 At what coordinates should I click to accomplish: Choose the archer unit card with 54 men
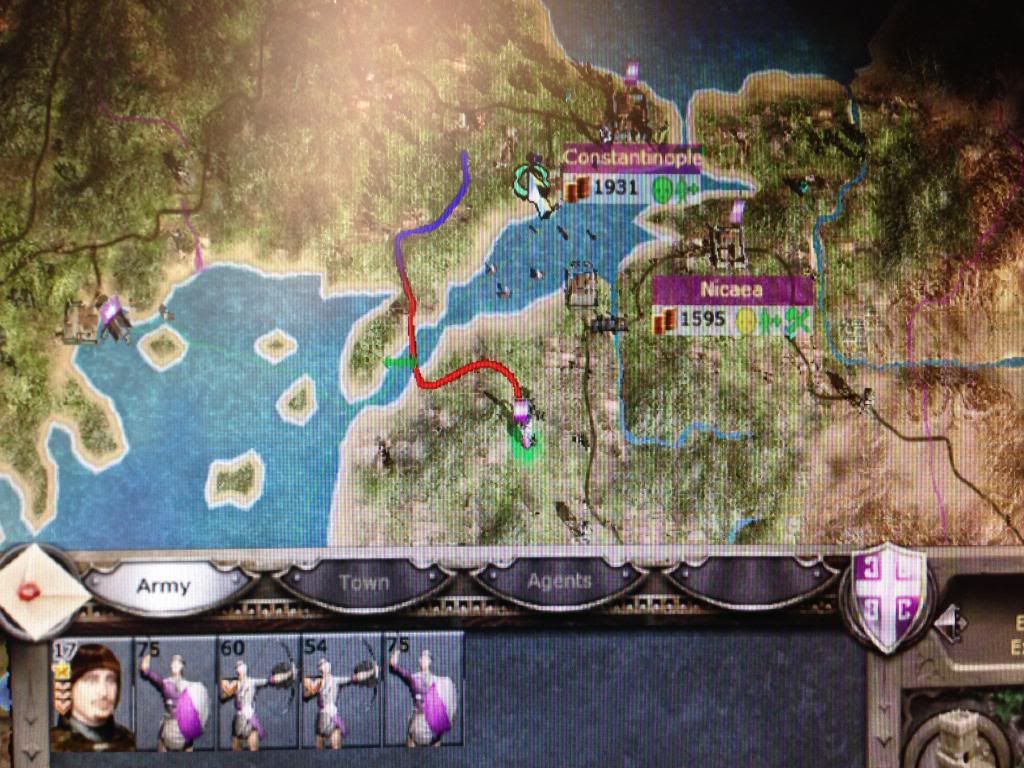[x=341, y=692]
